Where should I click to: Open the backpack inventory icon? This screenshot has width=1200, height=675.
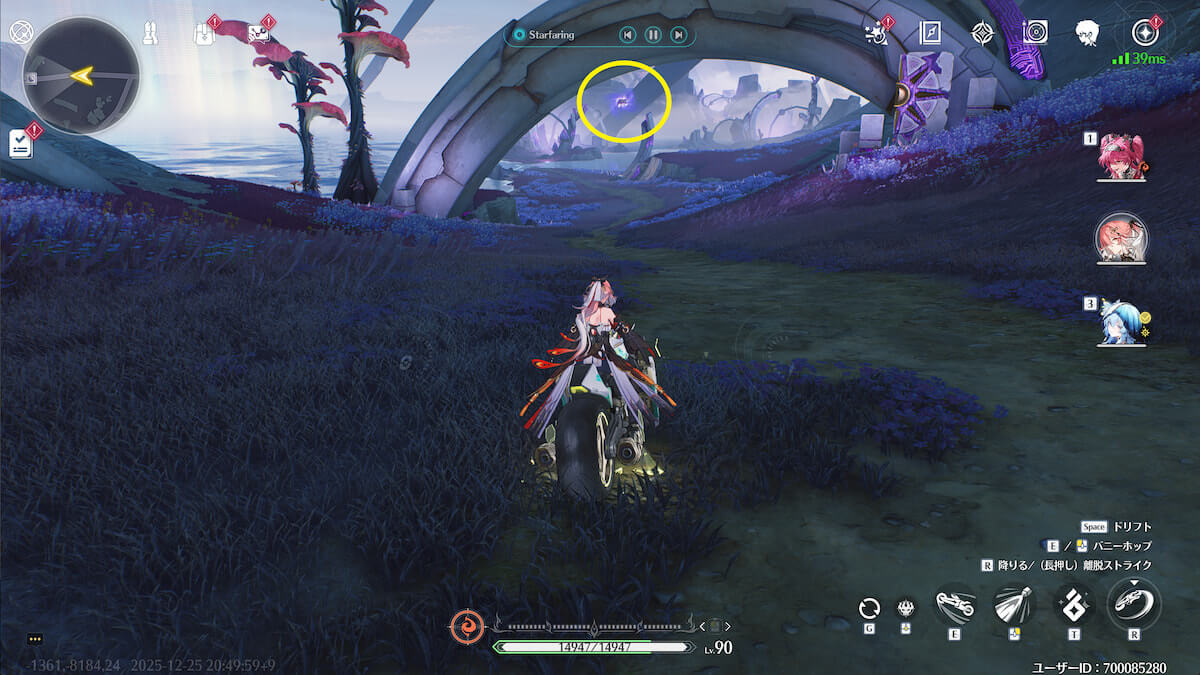[203, 33]
